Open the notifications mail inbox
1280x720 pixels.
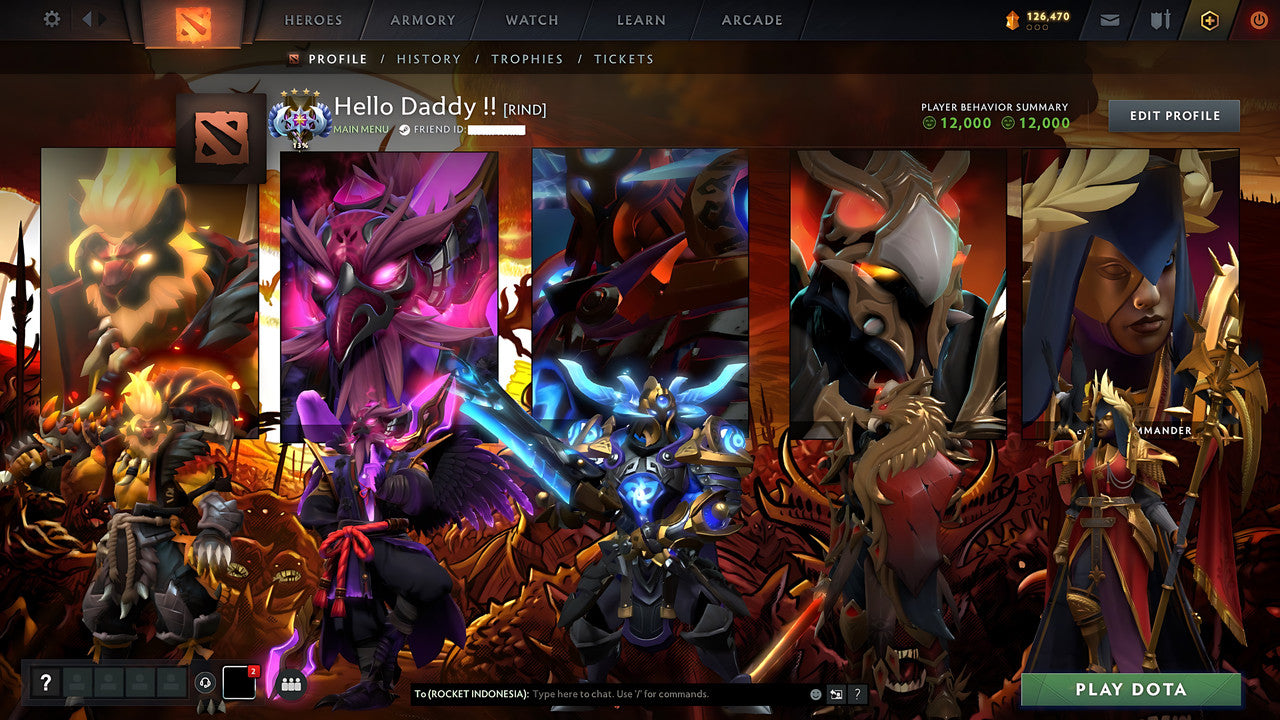point(1109,19)
